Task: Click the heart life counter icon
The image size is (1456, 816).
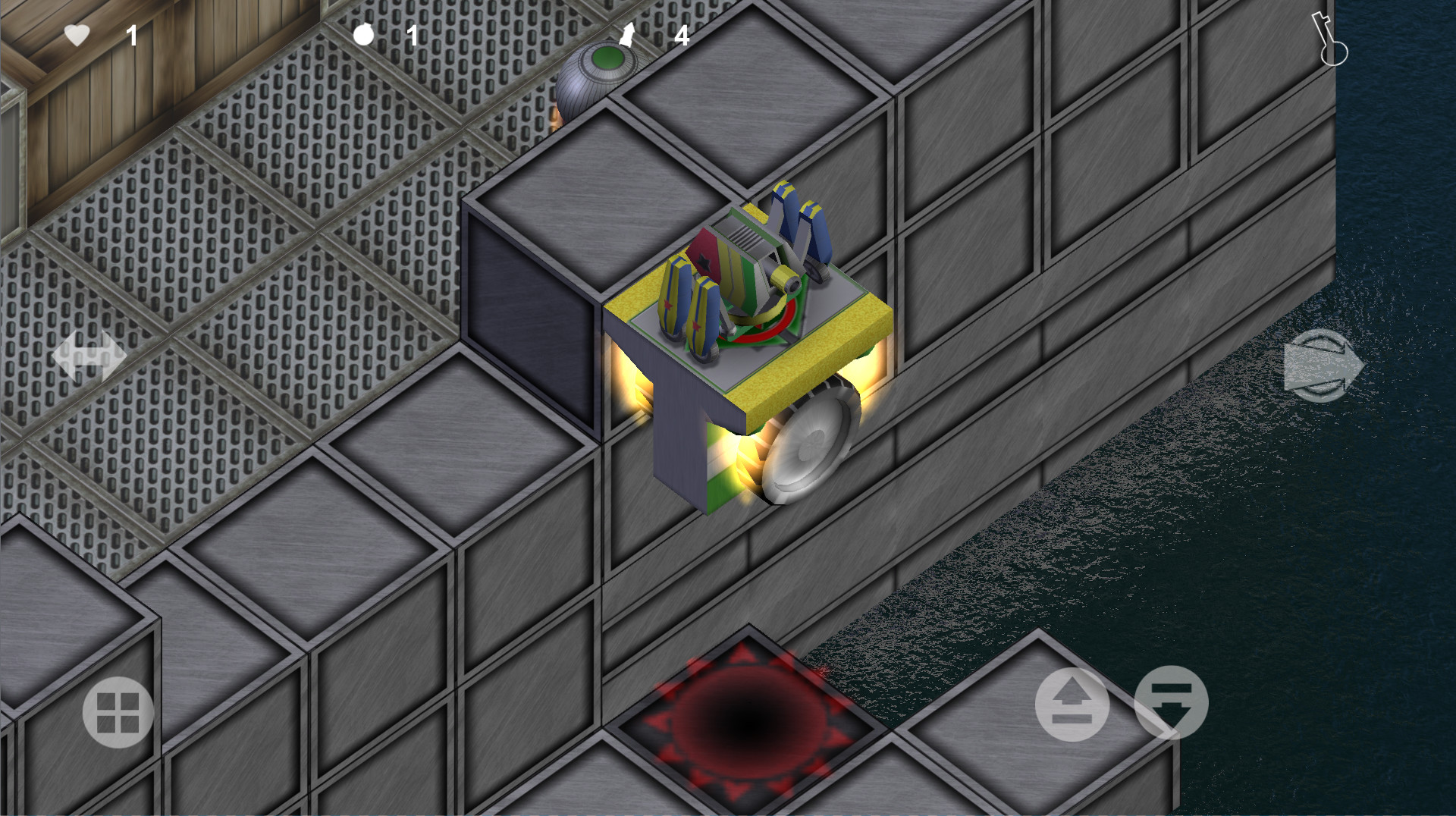Action: (x=78, y=33)
